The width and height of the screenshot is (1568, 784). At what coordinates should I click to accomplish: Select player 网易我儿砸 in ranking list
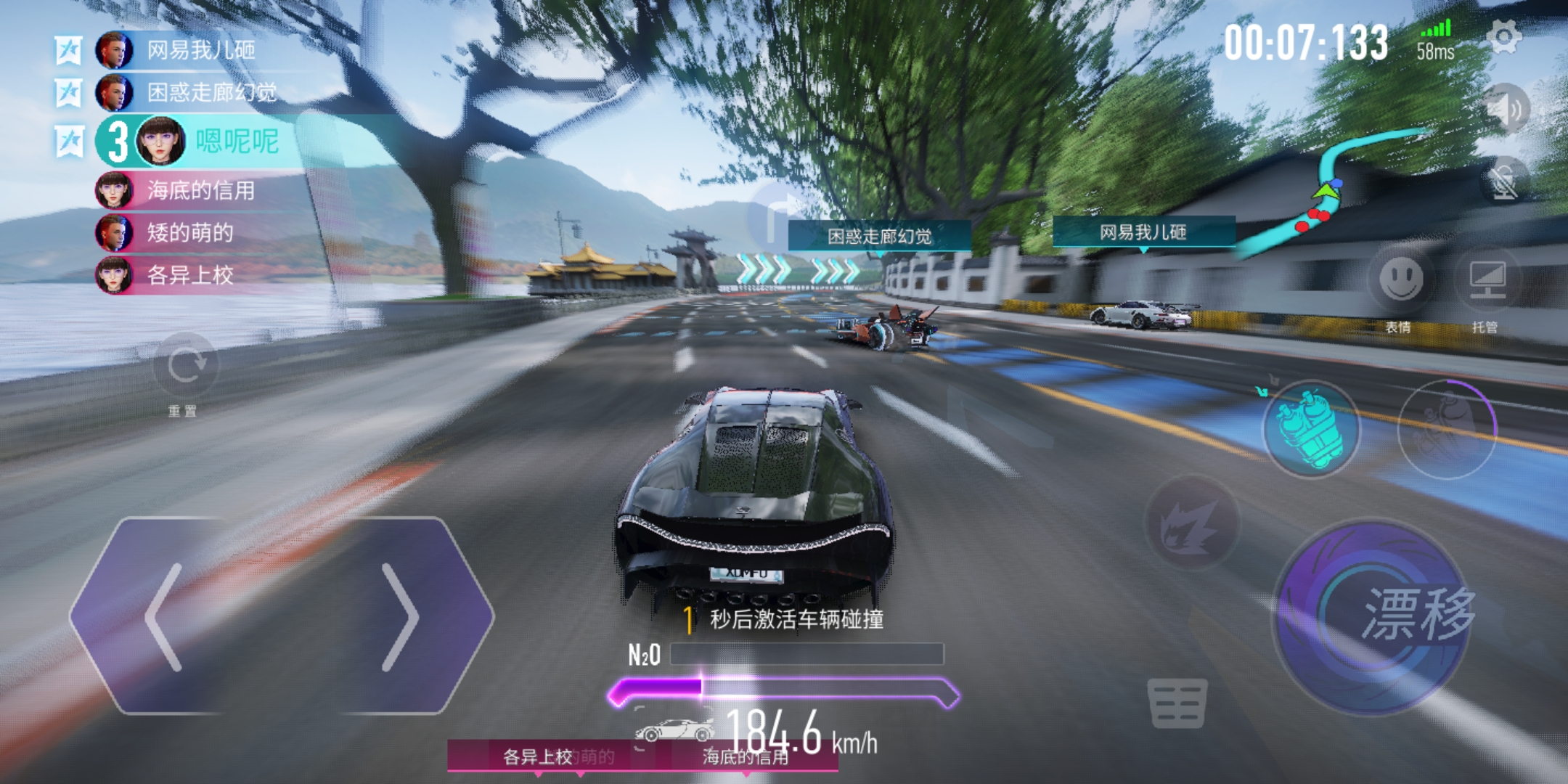[200, 50]
